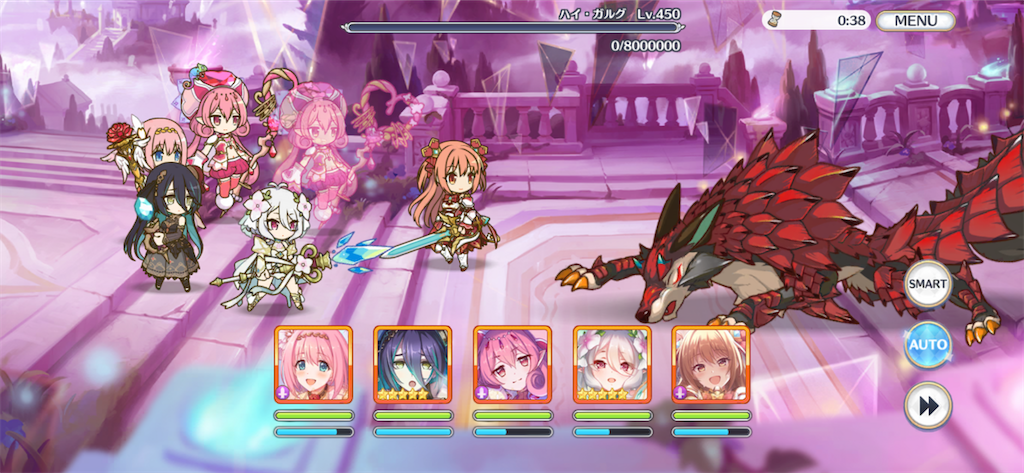This screenshot has width=1024, height=473.
Task: Select the dark-haired green-eyed character portrait
Action: 412,364
